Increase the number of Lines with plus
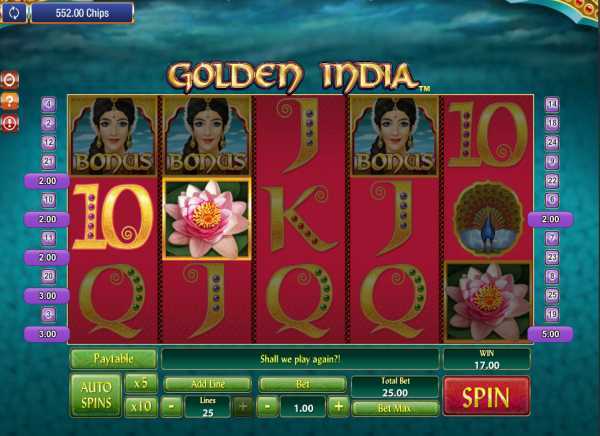Screen dimensions: 600x436 (243, 406)
